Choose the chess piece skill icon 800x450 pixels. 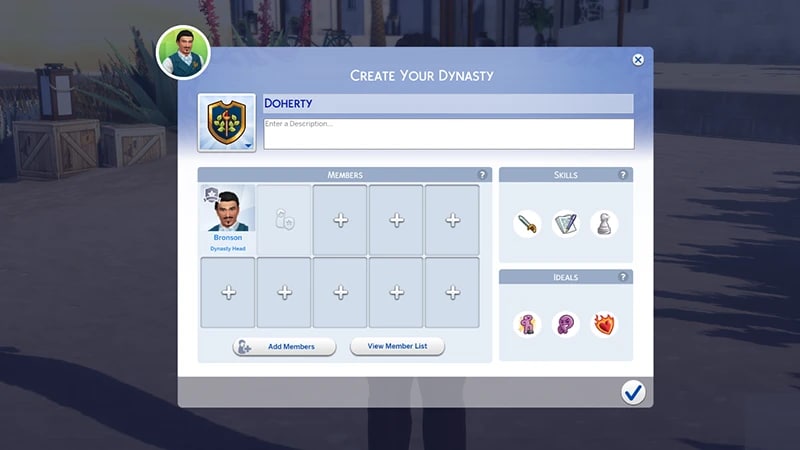(x=604, y=224)
